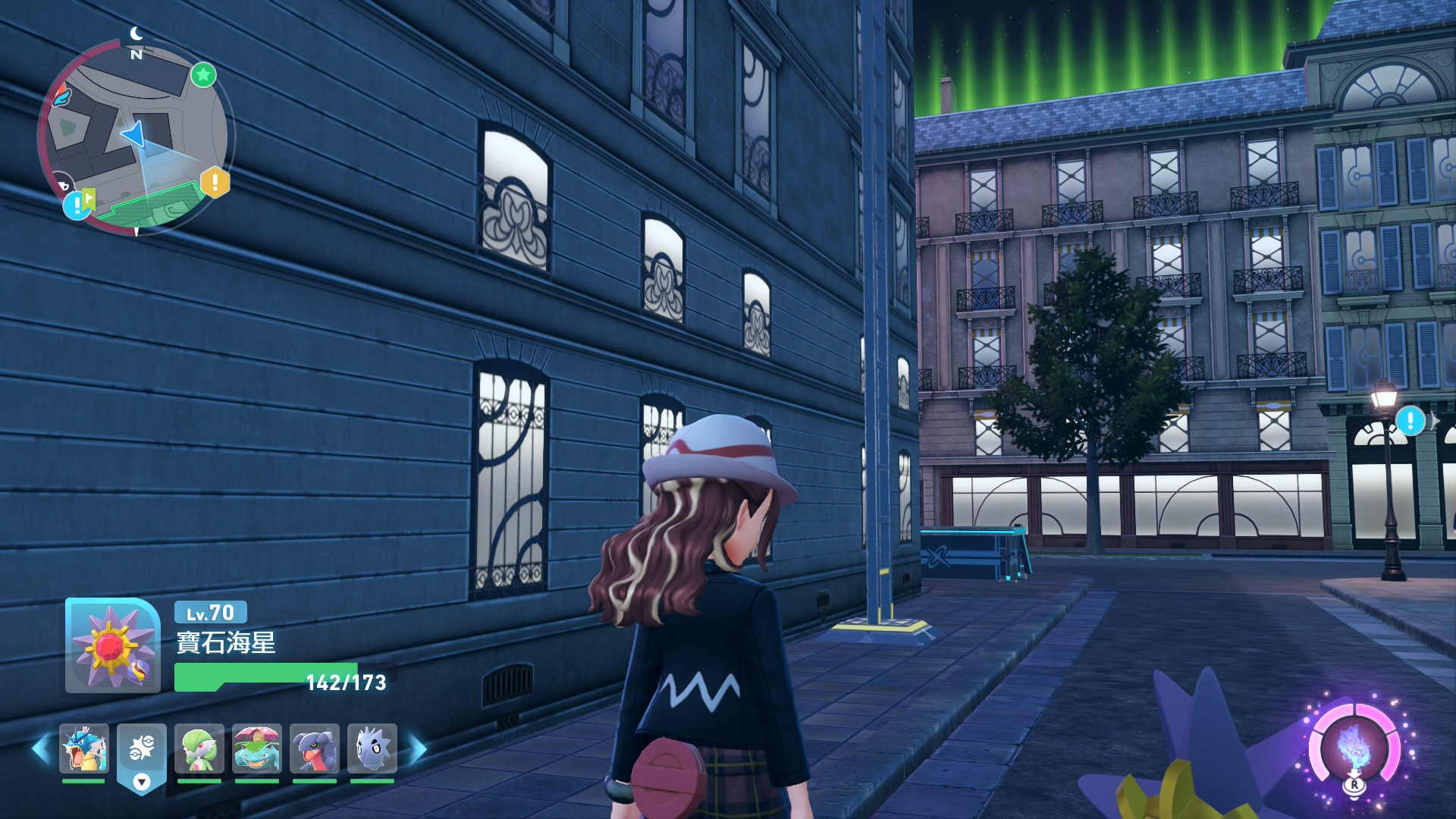The height and width of the screenshot is (819, 1456).
Task: Click the left party scroll arrow
Action: click(41, 749)
